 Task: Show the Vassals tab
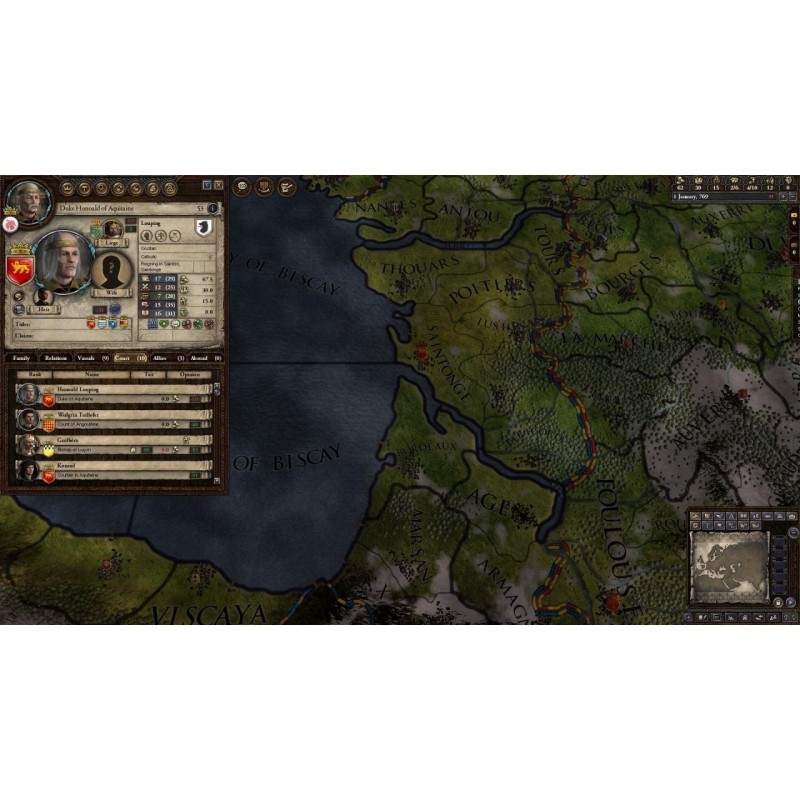(91, 357)
